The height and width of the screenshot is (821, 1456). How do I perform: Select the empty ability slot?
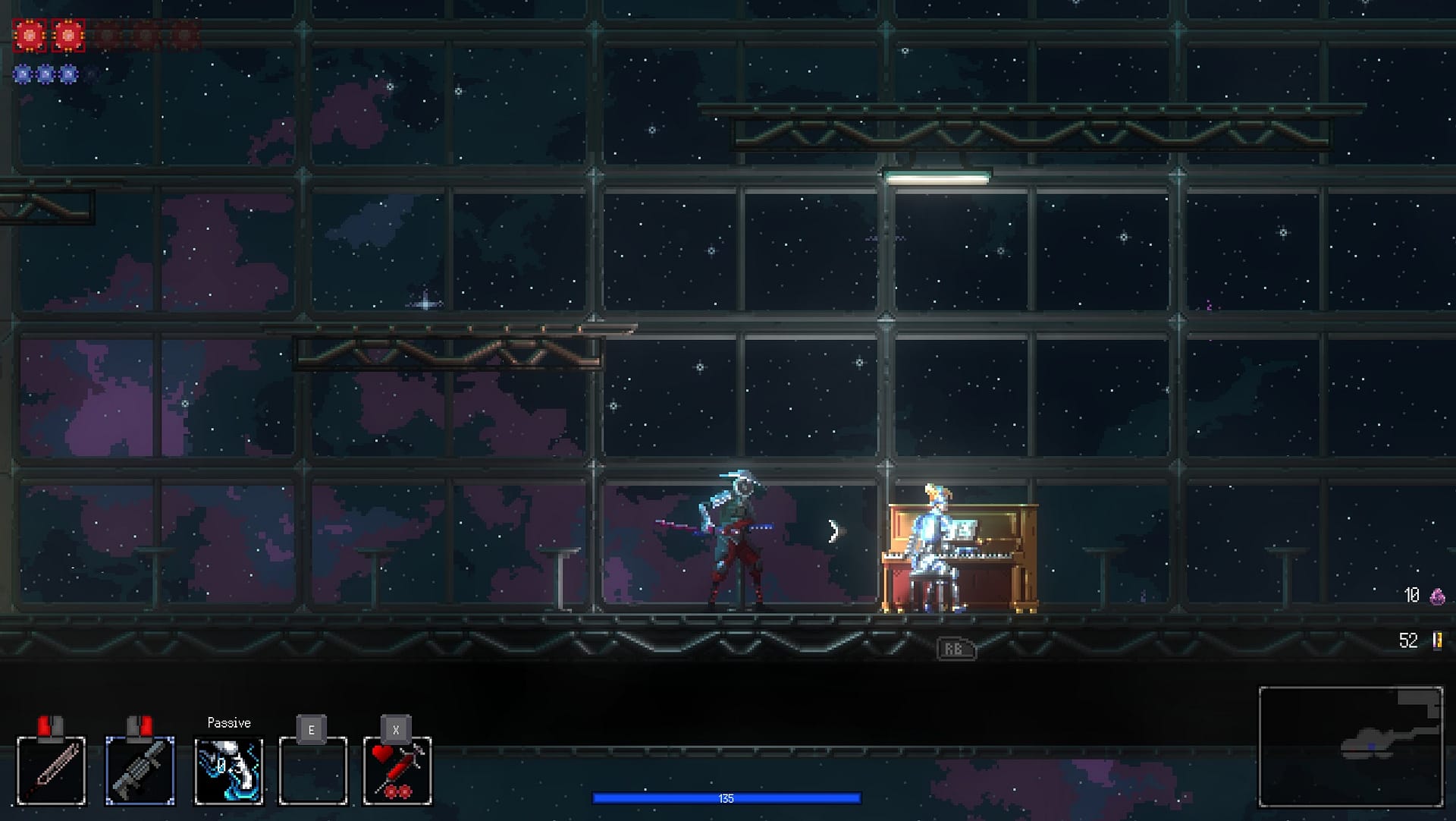click(312, 770)
